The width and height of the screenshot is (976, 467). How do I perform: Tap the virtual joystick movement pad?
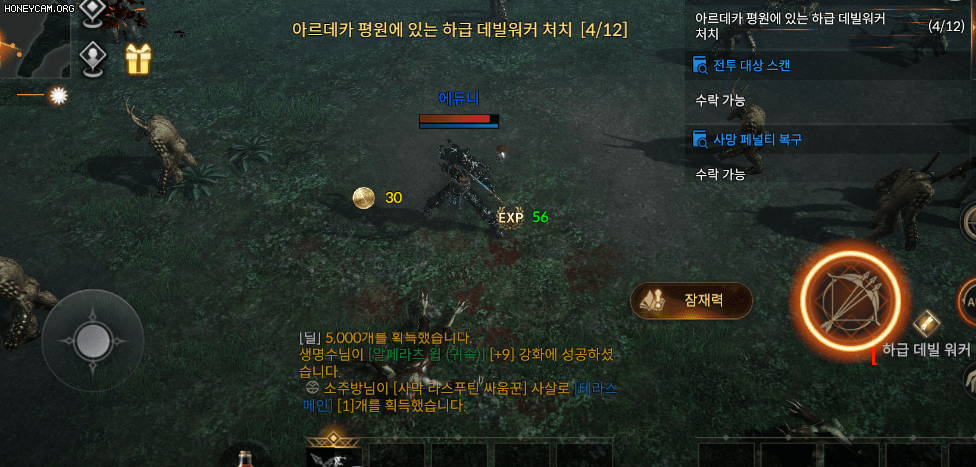(x=92, y=333)
